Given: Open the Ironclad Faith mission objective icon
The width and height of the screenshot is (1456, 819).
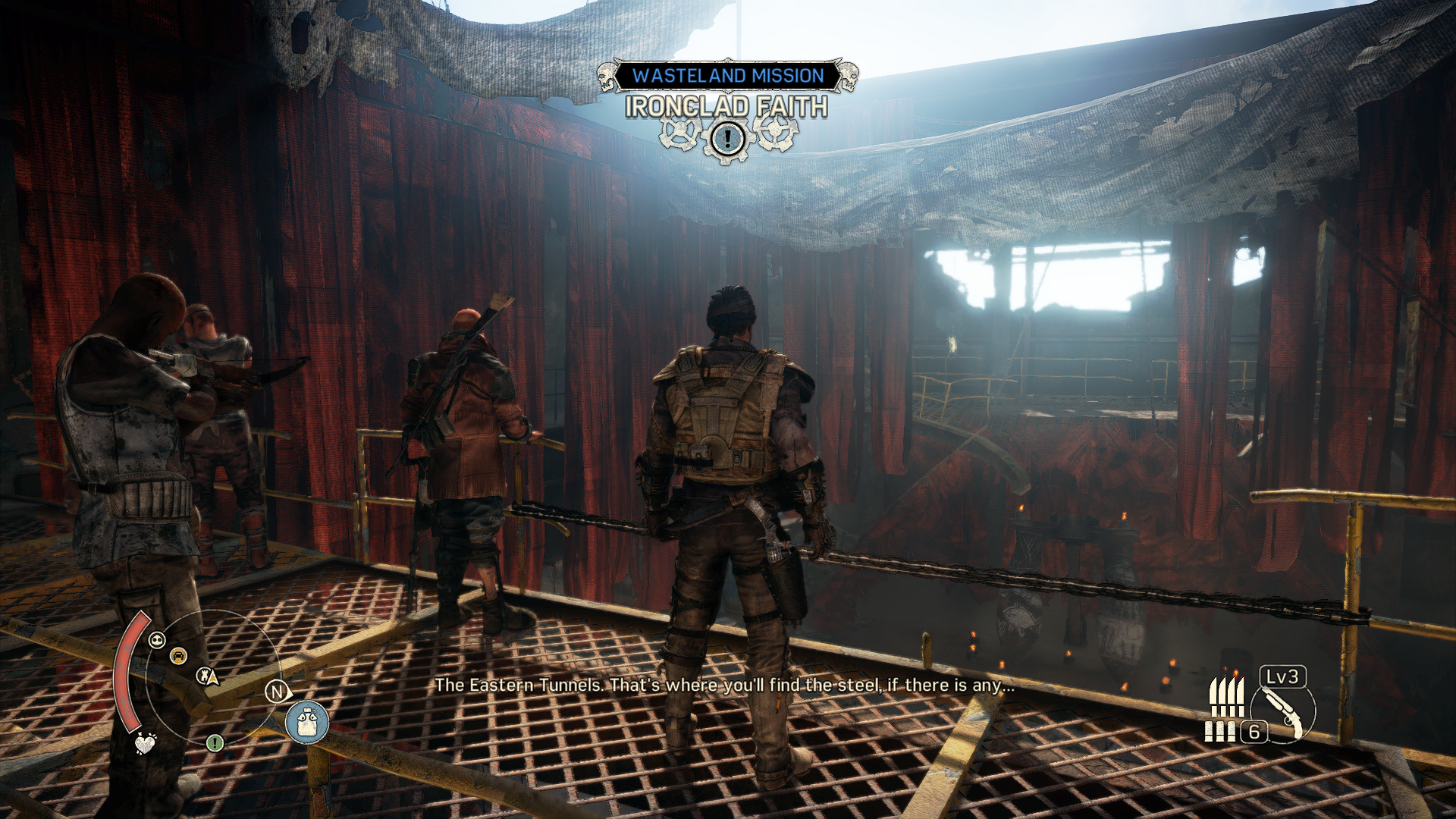Looking at the screenshot, I should (727, 138).
